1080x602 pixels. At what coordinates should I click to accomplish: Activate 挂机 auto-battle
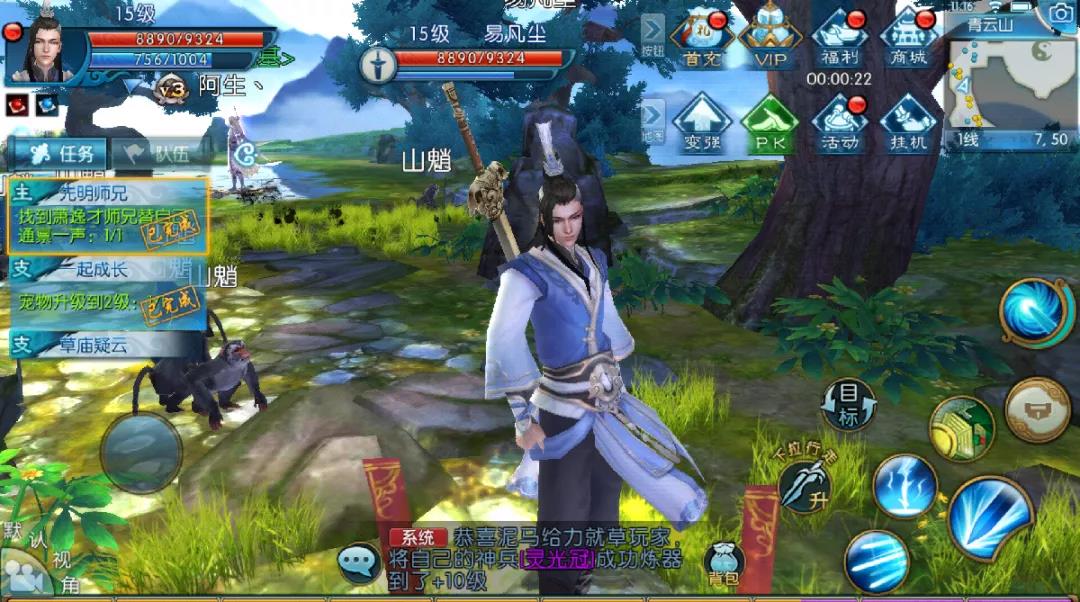click(x=909, y=123)
